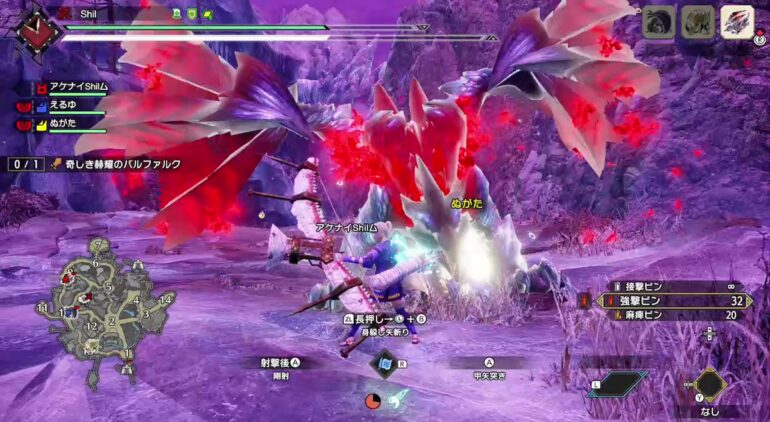Click the red clock weapon gauge icon
Image resolution: width=770 pixels, height=422 pixels.
(x=374, y=400)
